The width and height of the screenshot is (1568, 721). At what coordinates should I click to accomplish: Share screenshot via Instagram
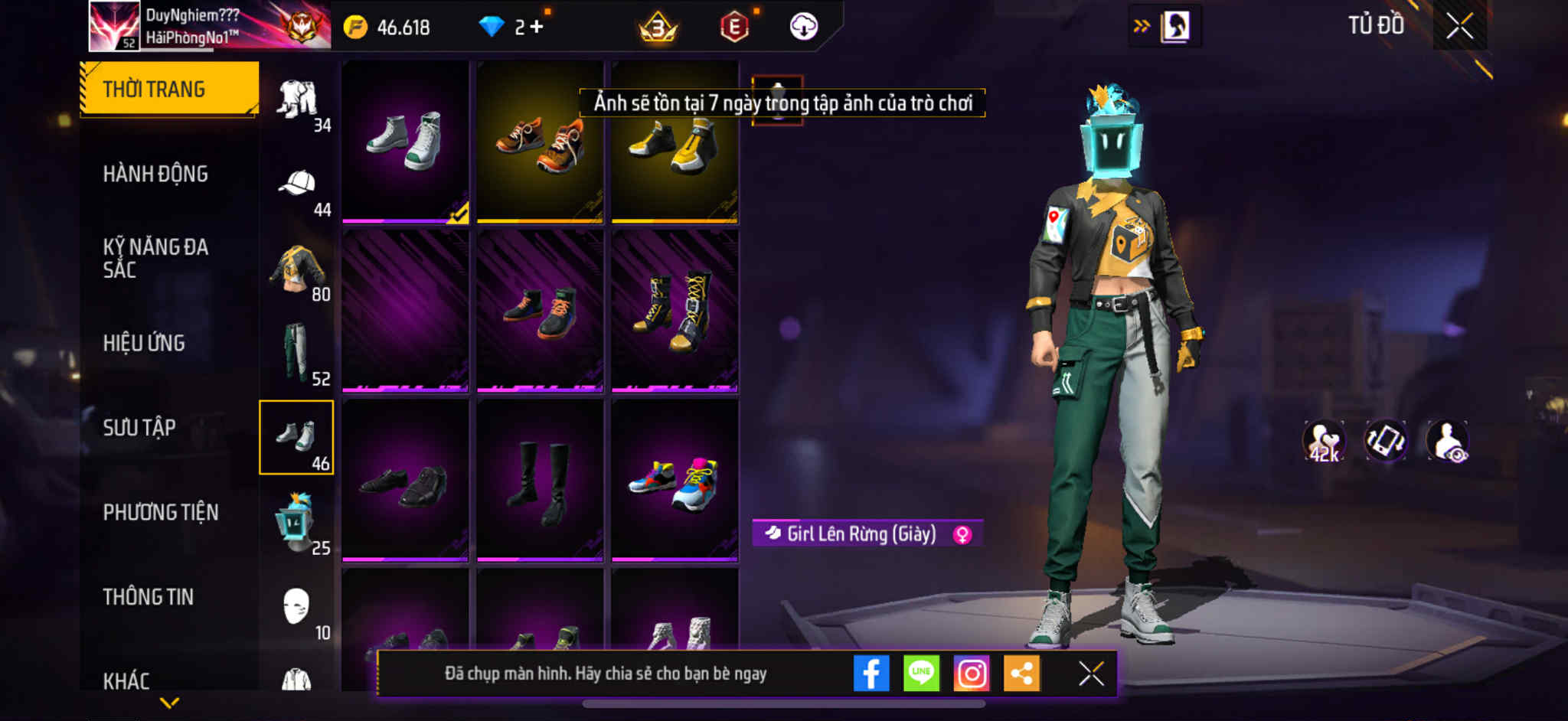point(972,674)
